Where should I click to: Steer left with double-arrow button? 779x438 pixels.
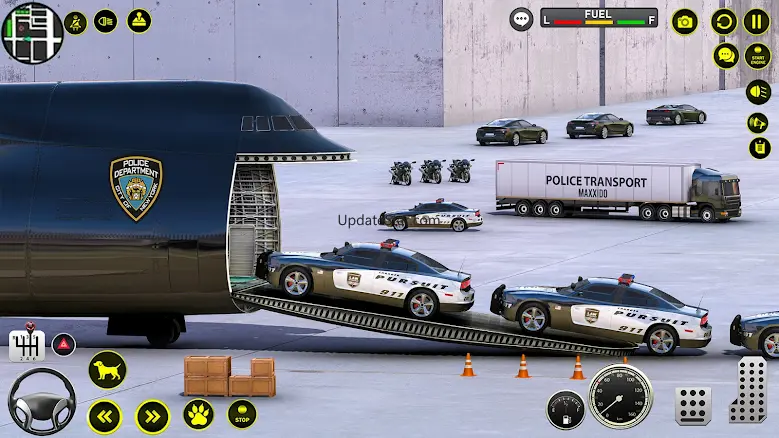point(105,415)
